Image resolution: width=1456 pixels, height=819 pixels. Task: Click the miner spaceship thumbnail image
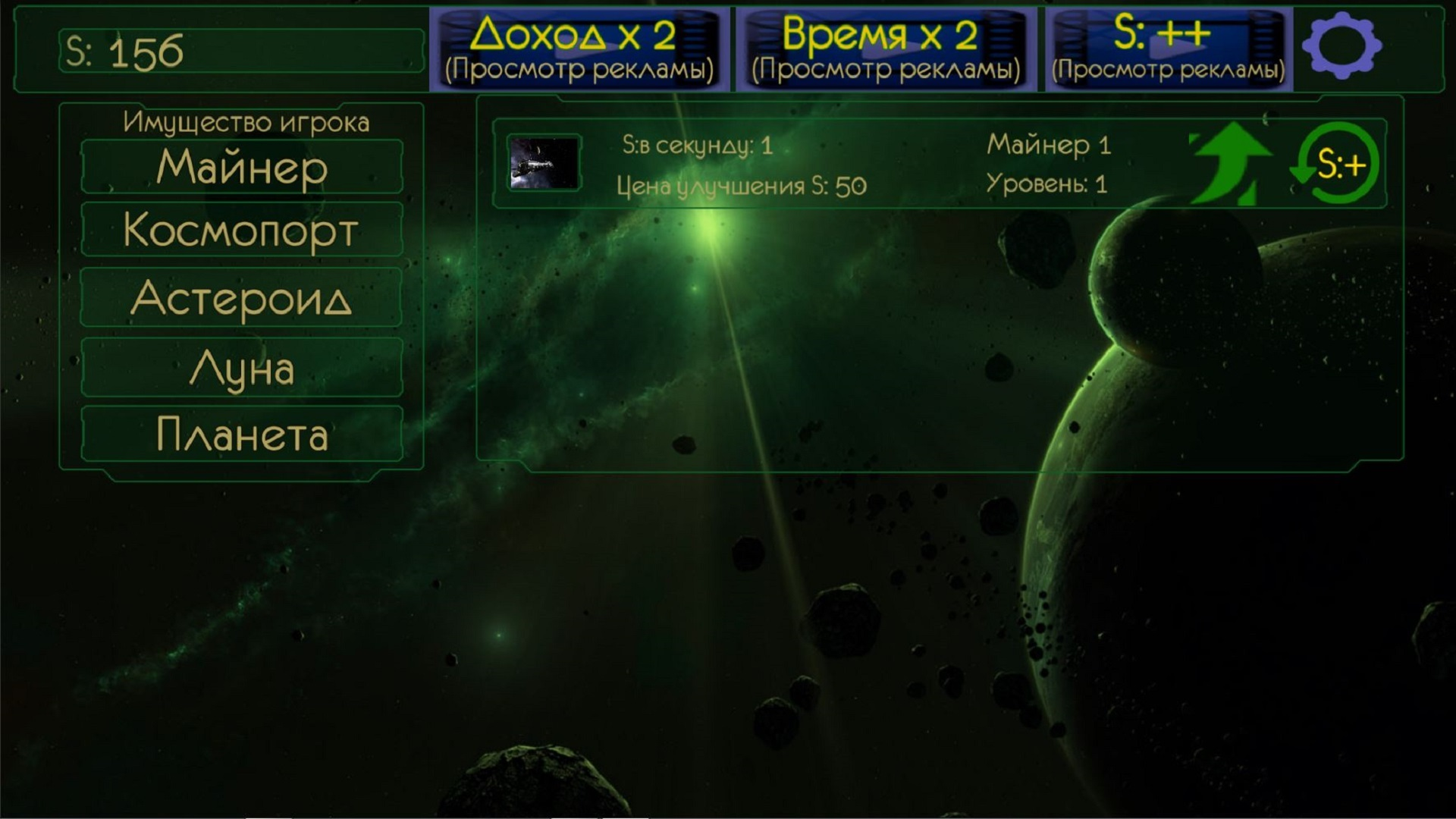point(544,163)
